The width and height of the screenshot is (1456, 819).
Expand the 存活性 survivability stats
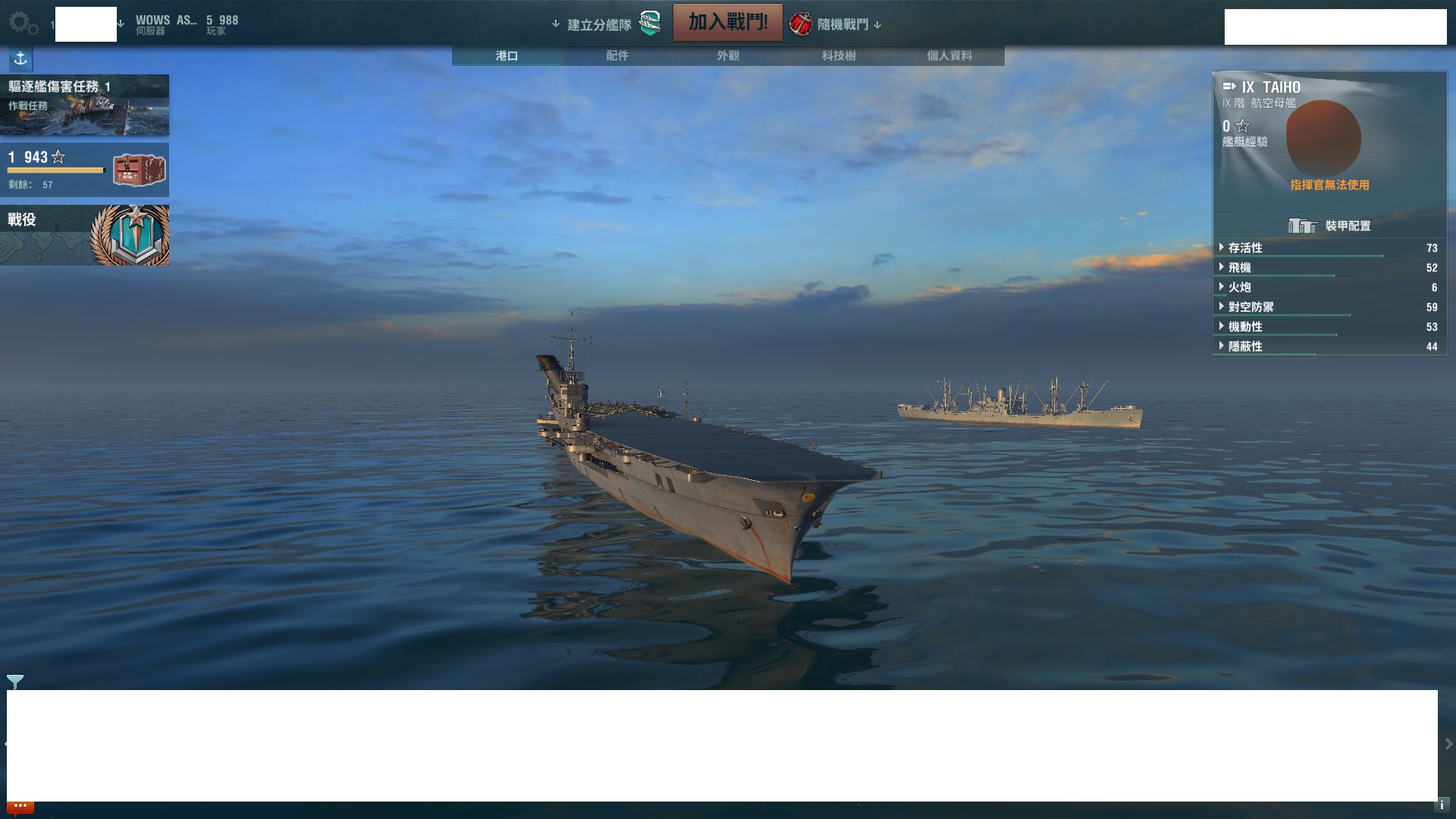pos(1245,248)
